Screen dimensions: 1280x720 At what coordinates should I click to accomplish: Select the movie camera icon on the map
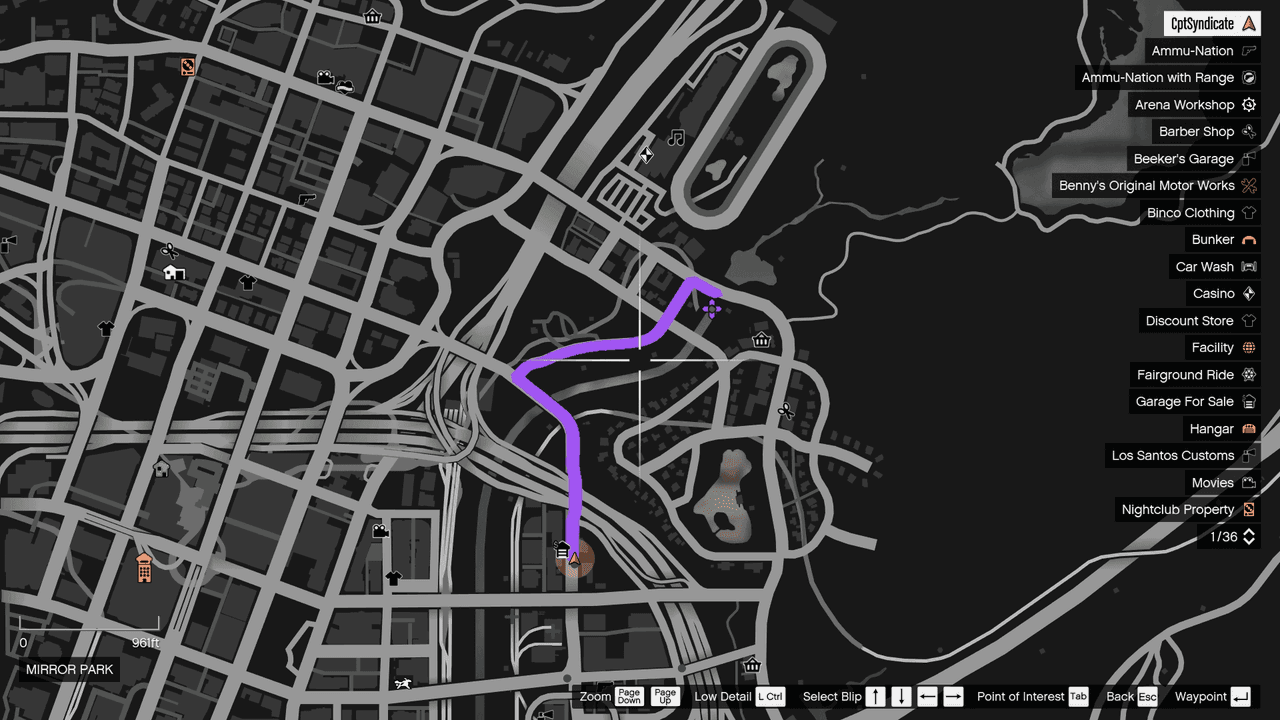(381, 531)
